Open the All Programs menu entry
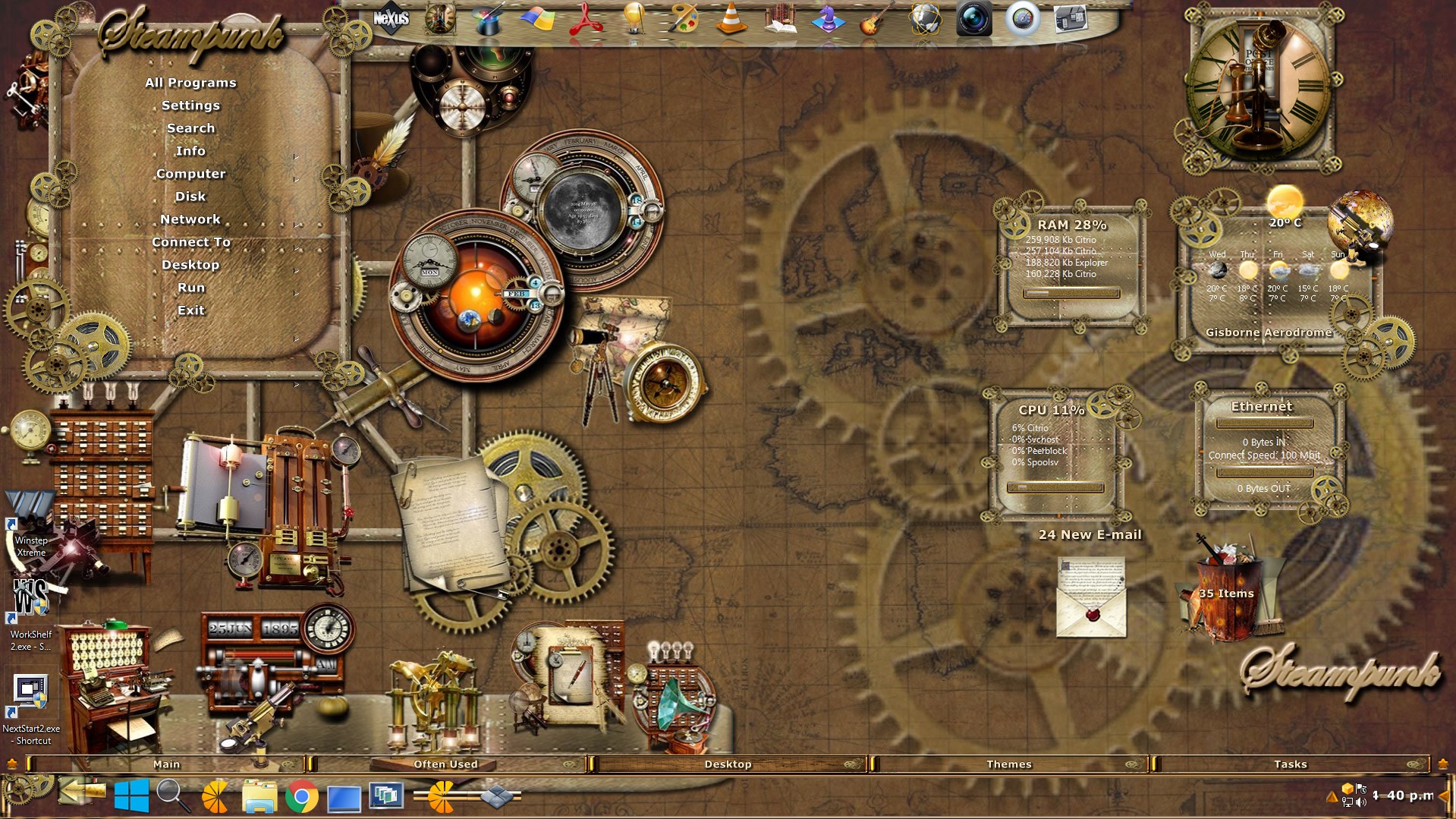This screenshot has height=819, width=1456. click(x=190, y=83)
